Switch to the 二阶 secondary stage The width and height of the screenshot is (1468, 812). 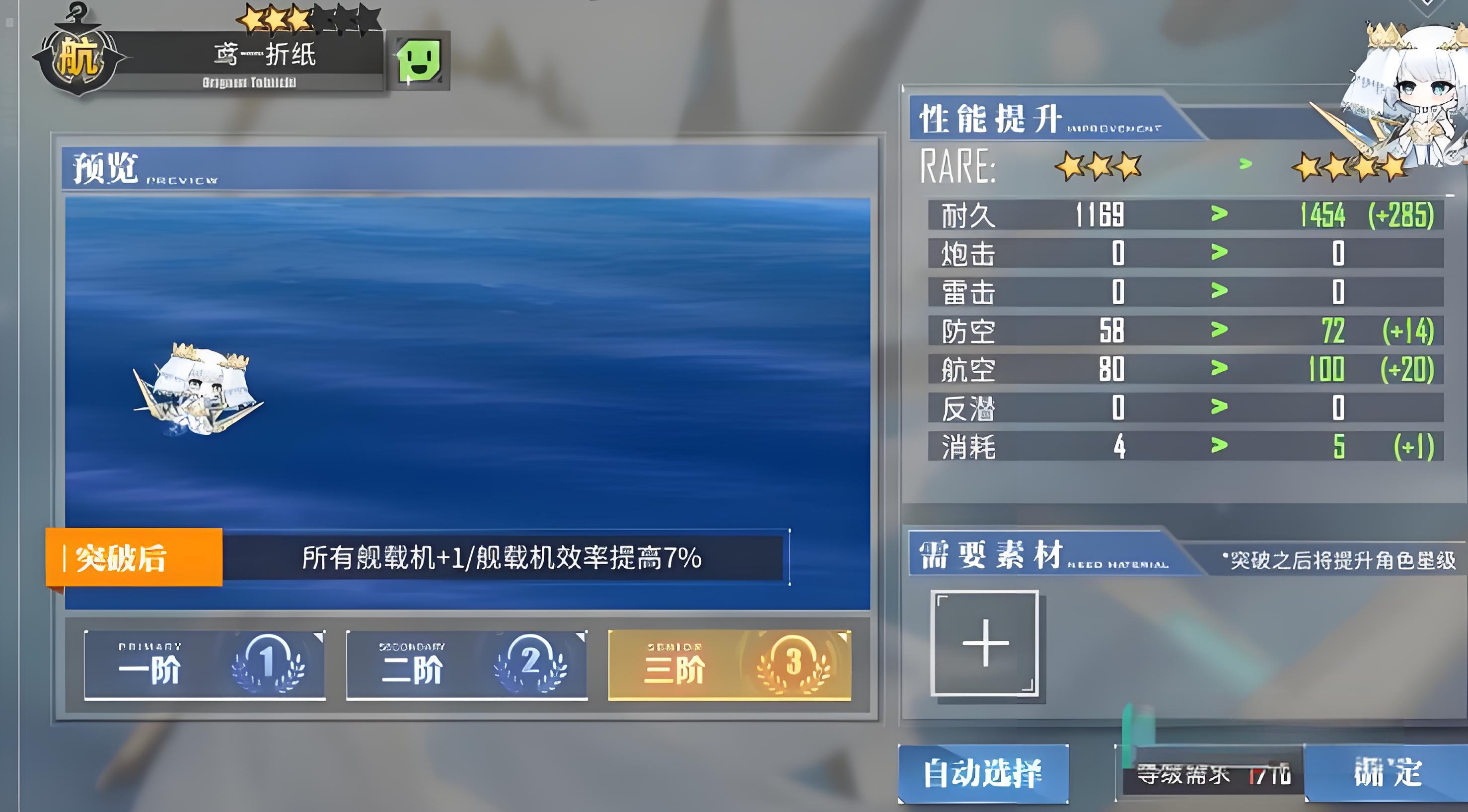tap(467, 665)
